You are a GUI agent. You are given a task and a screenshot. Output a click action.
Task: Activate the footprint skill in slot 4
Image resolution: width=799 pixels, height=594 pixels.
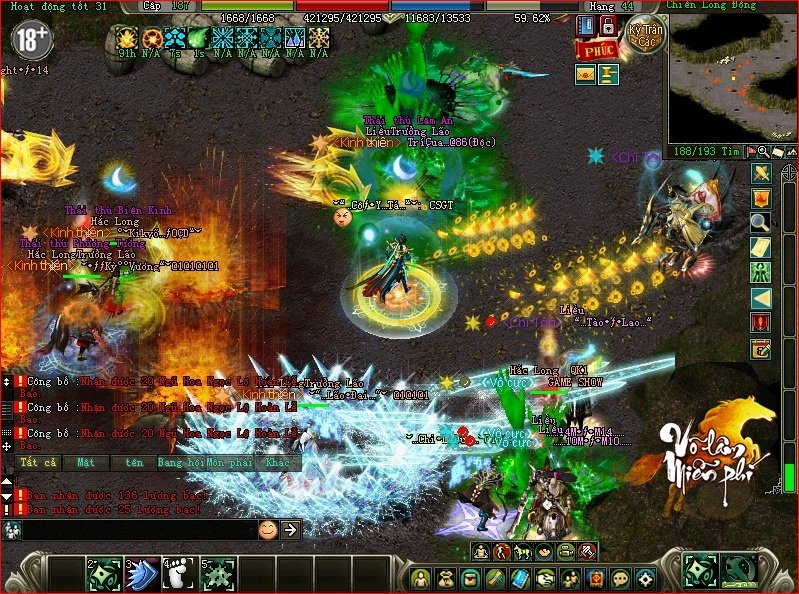tap(179, 574)
